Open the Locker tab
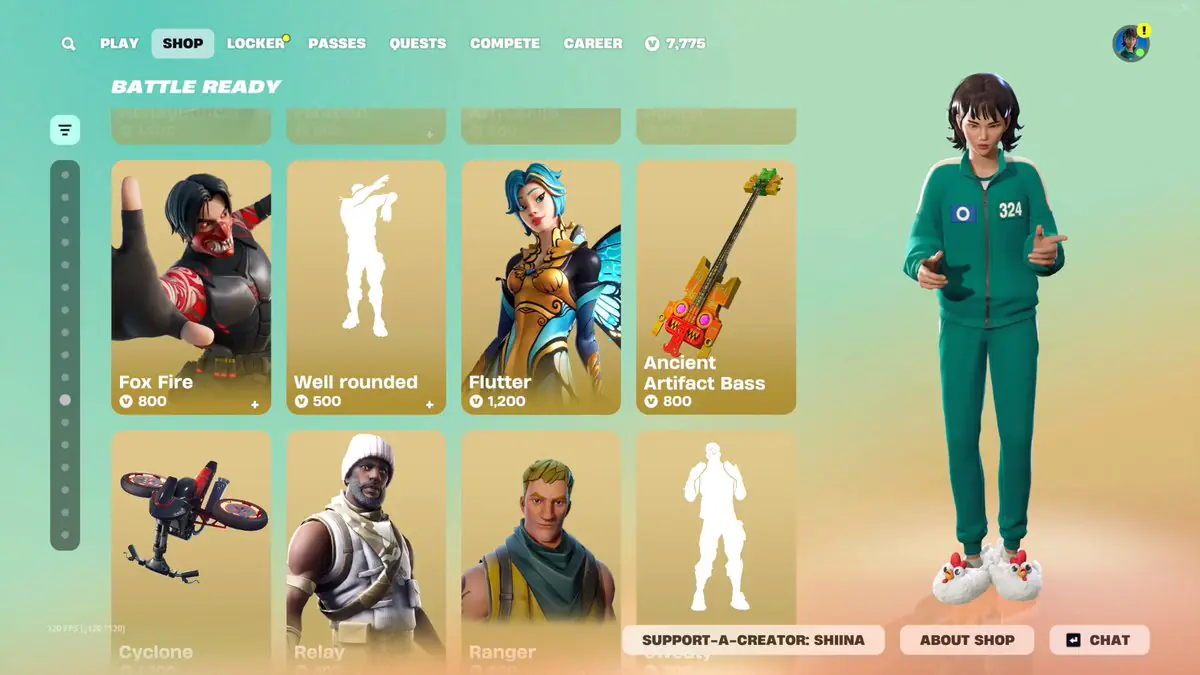The height and width of the screenshot is (675, 1200). pyautogui.click(x=256, y=44)
